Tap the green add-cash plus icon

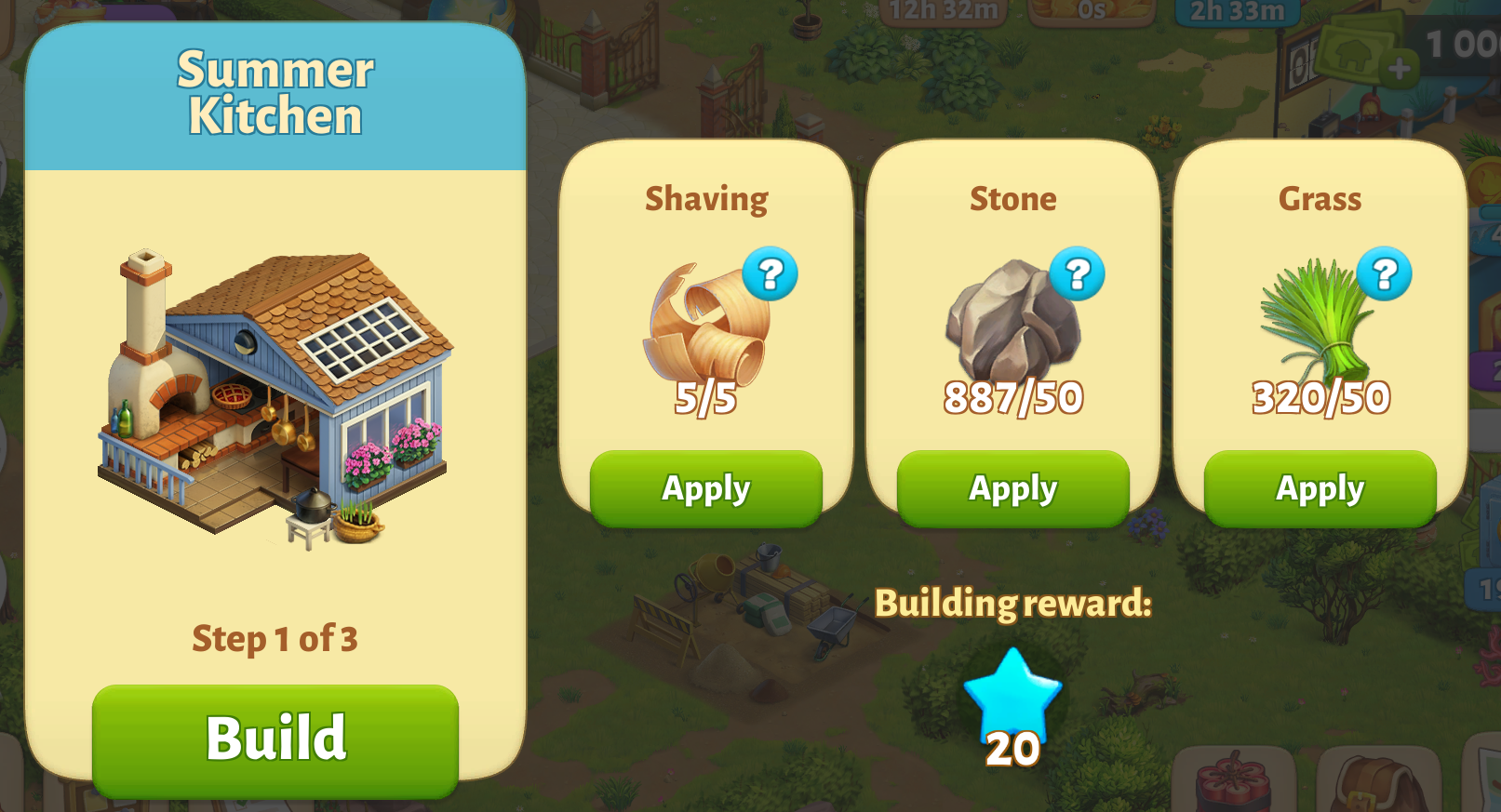pos(1398,68)
